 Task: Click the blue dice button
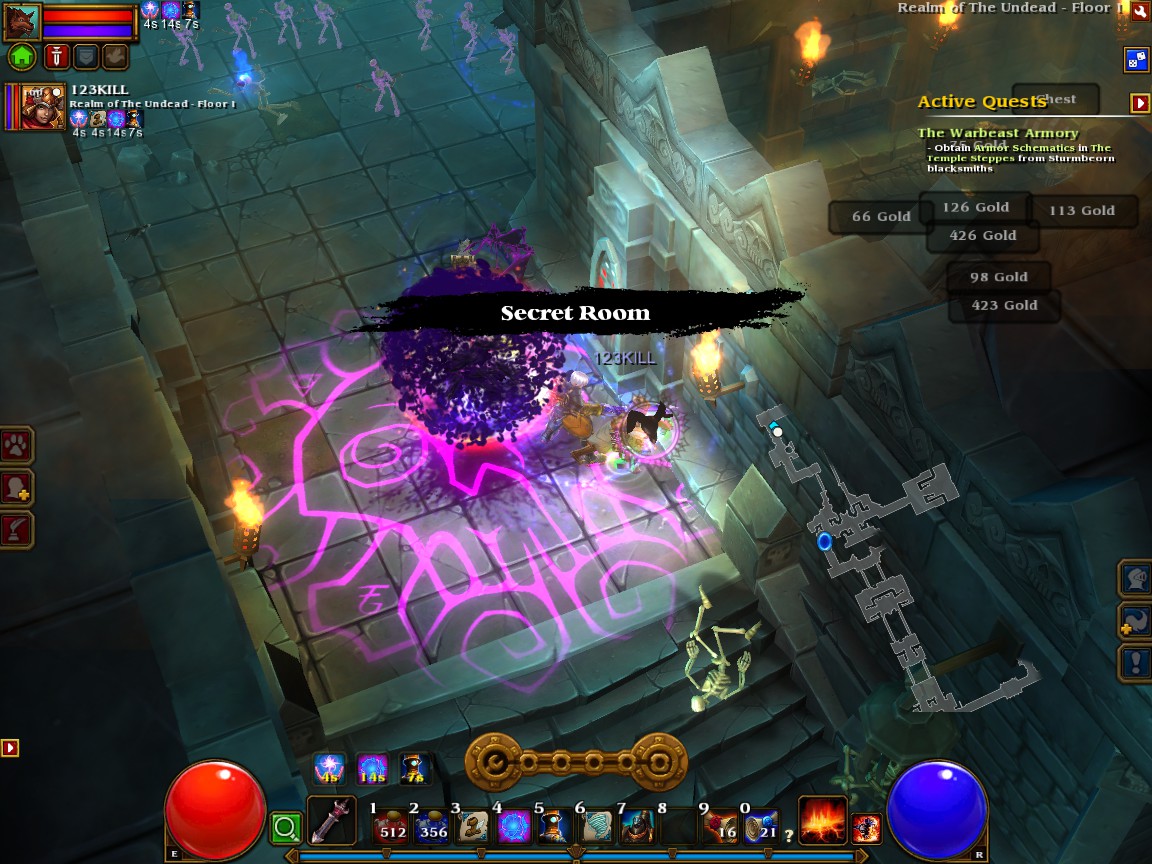coord(1137,59)
